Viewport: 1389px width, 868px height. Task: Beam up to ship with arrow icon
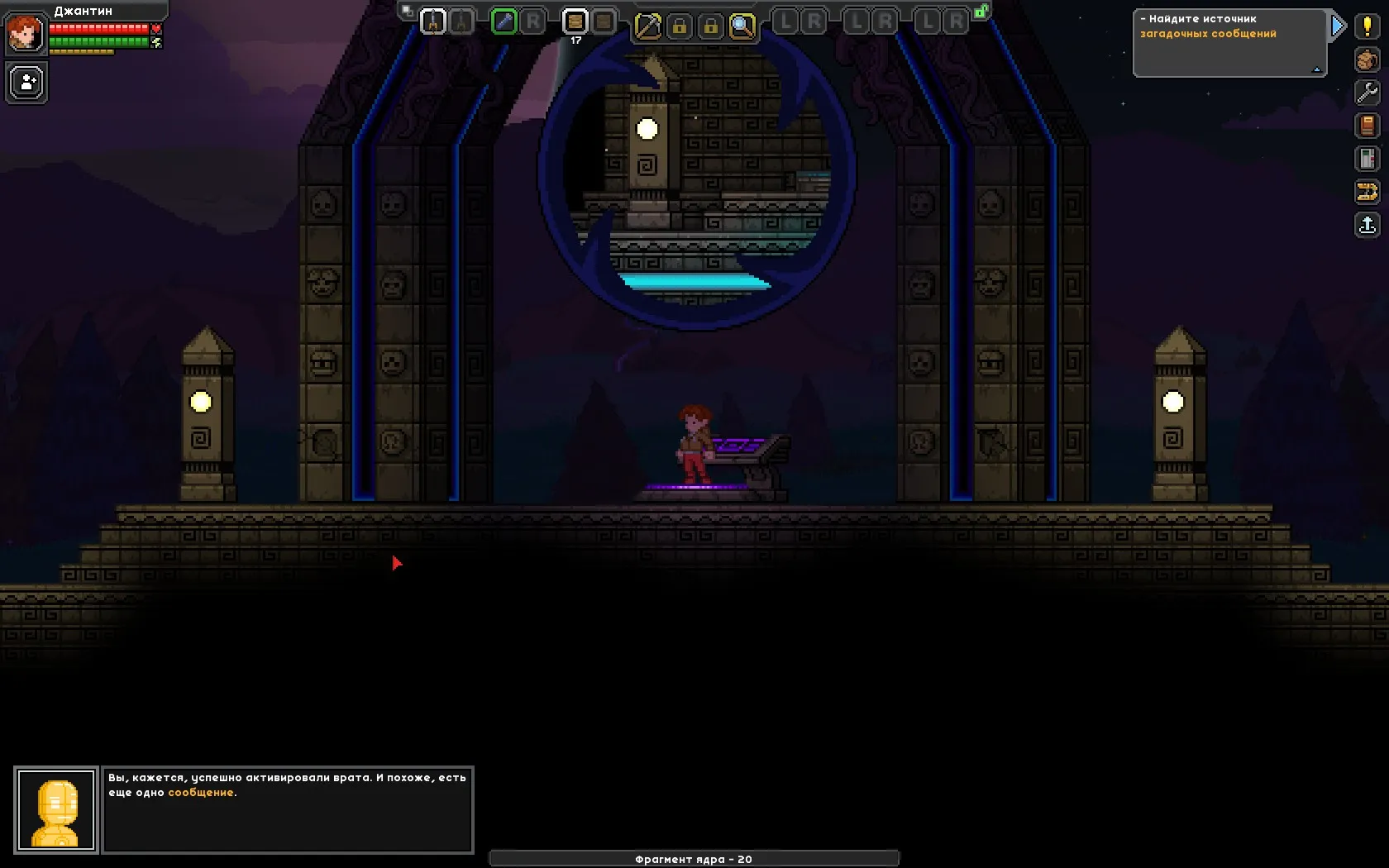[x=1367, y=225]
